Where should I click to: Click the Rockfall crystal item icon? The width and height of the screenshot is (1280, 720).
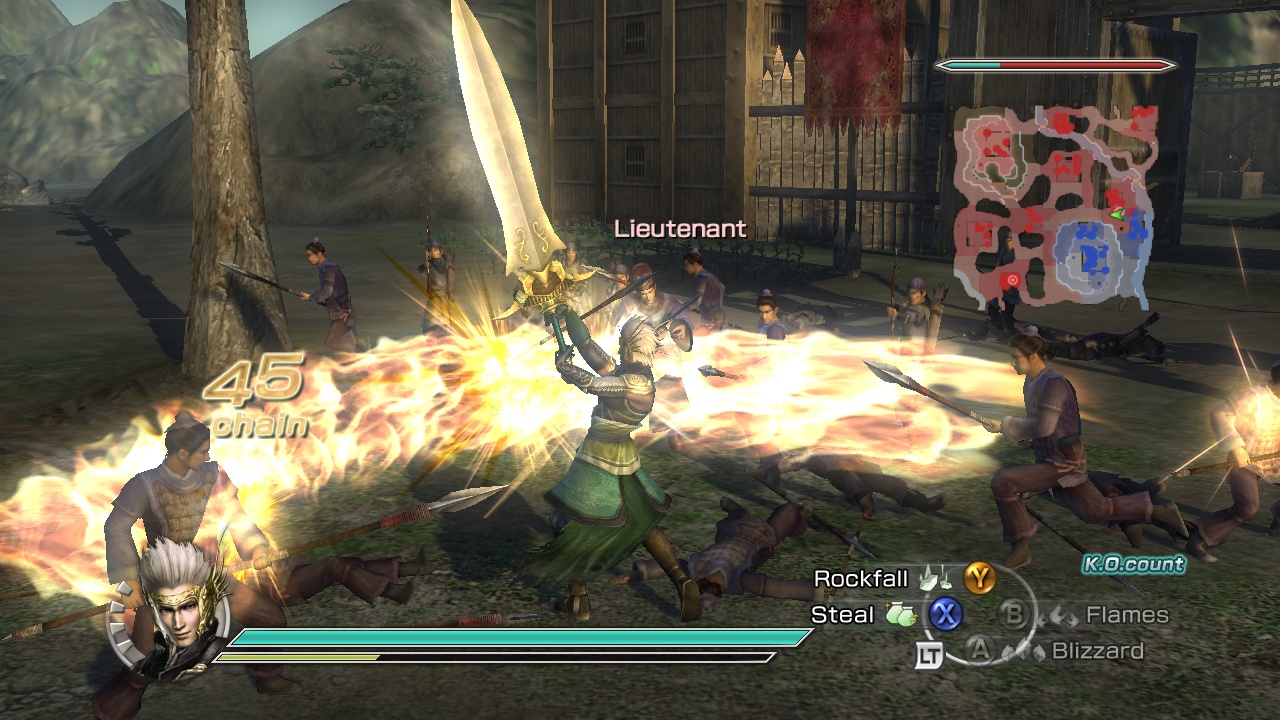click(935, 578)
